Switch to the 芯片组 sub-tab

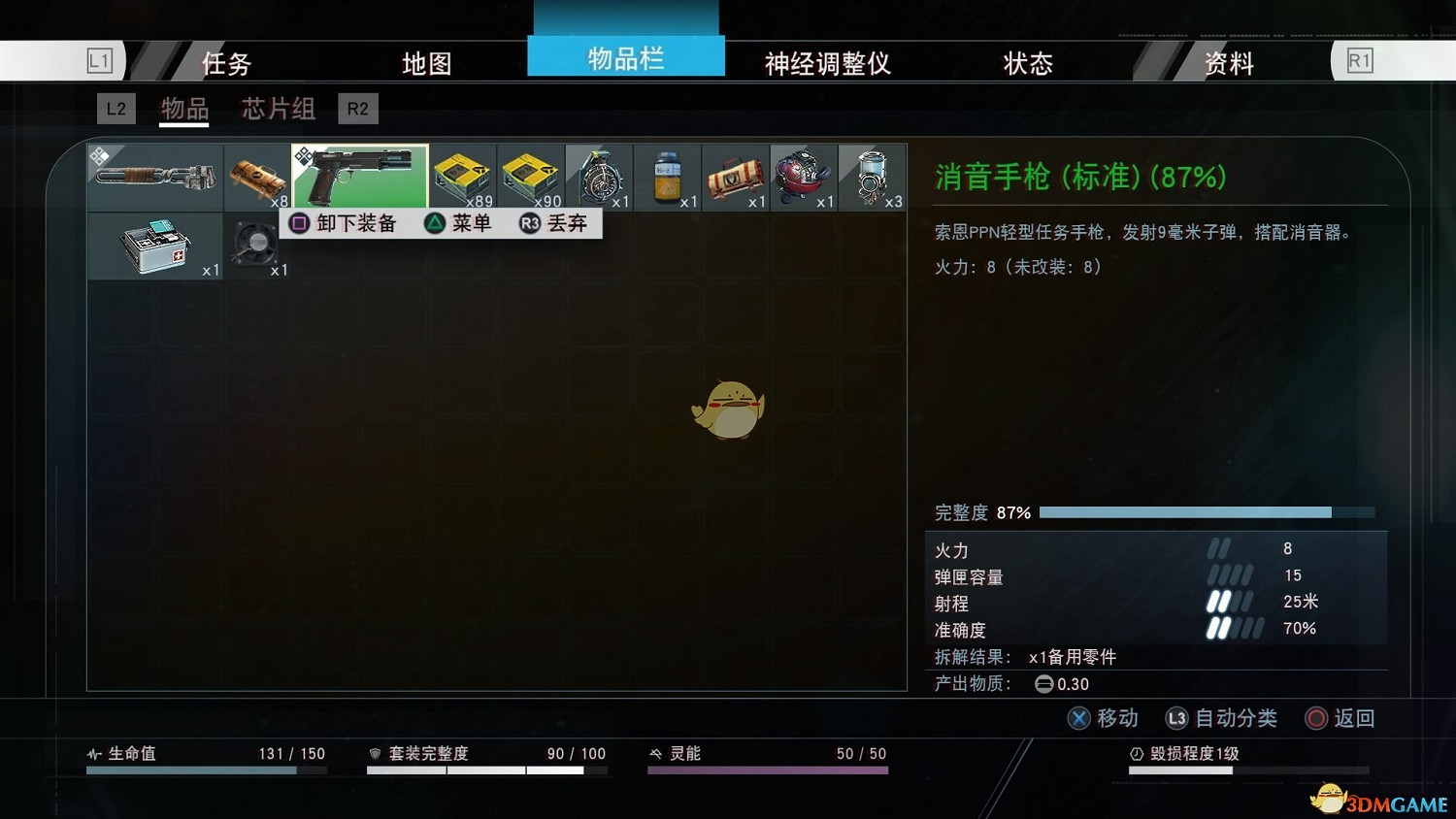pyautogui.click(x=277, y=109)
